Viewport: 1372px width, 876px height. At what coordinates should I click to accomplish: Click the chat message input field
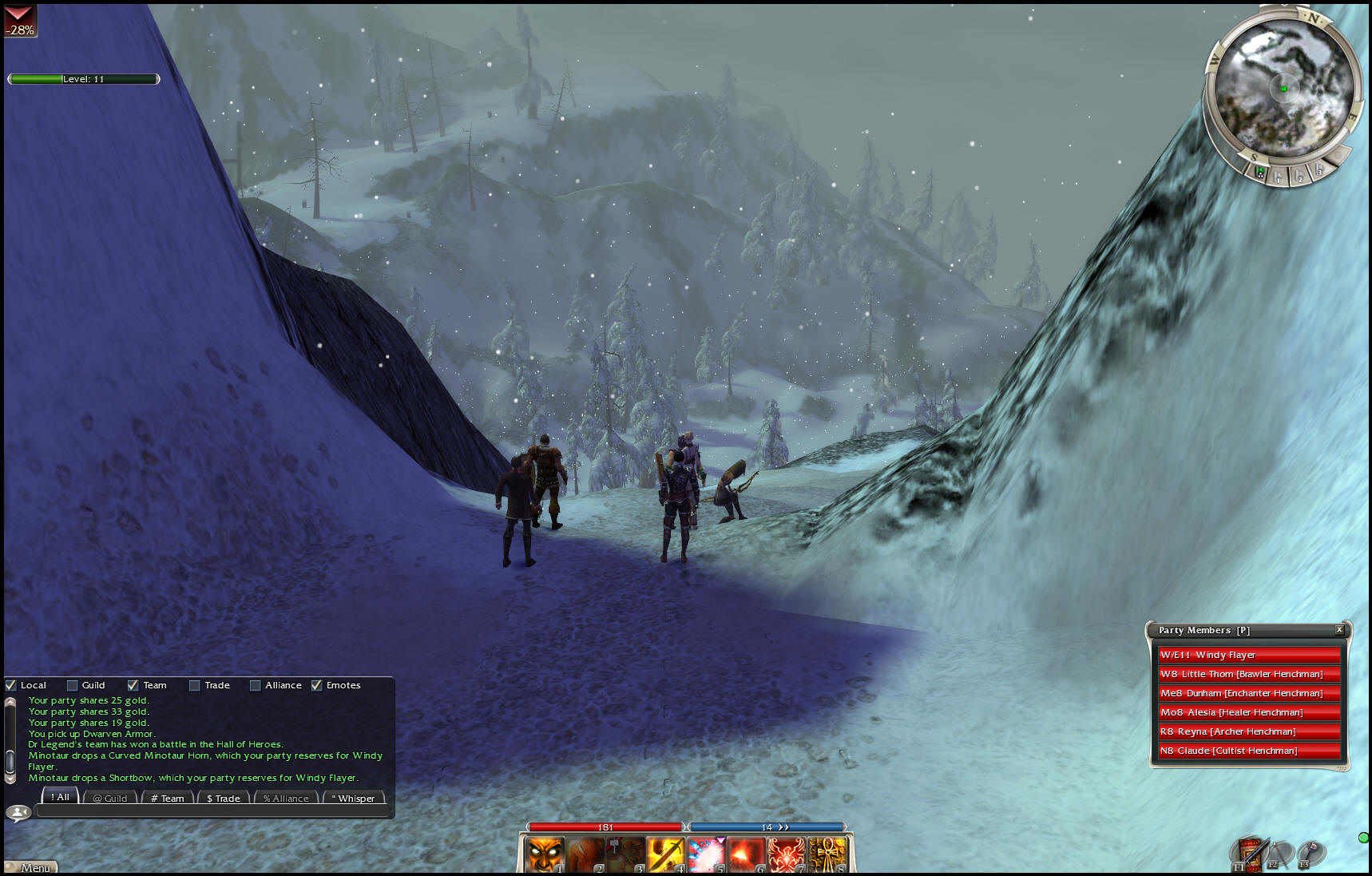[212, 811]
